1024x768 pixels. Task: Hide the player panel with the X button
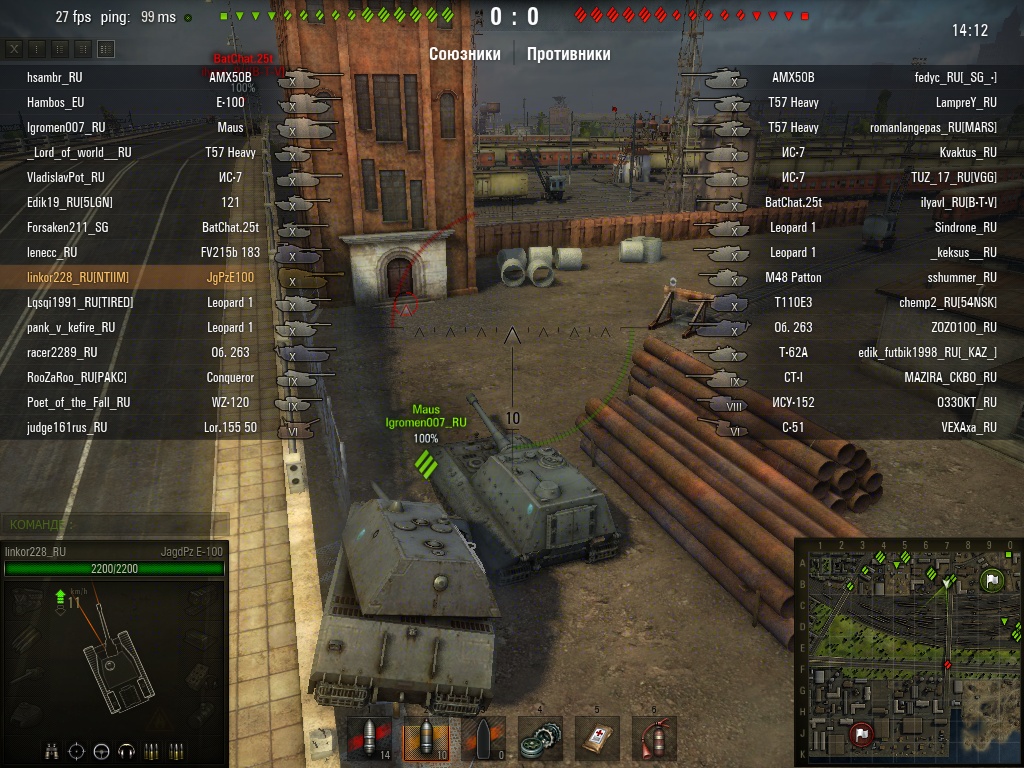(x=14, y=48)
